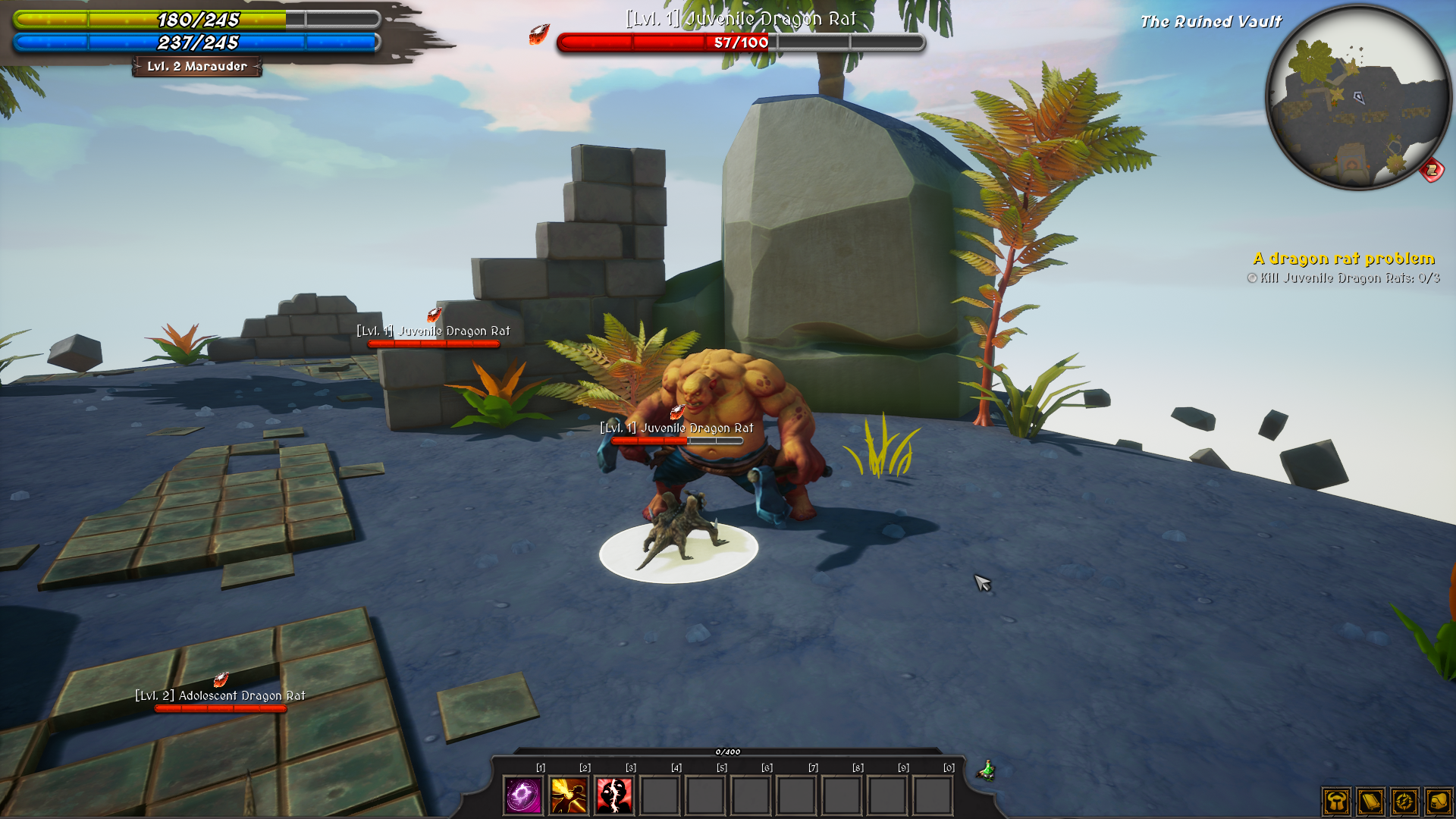Open the journal book icon
1456x819 pixels.
pyautogui.click(x=1370, y=802)
